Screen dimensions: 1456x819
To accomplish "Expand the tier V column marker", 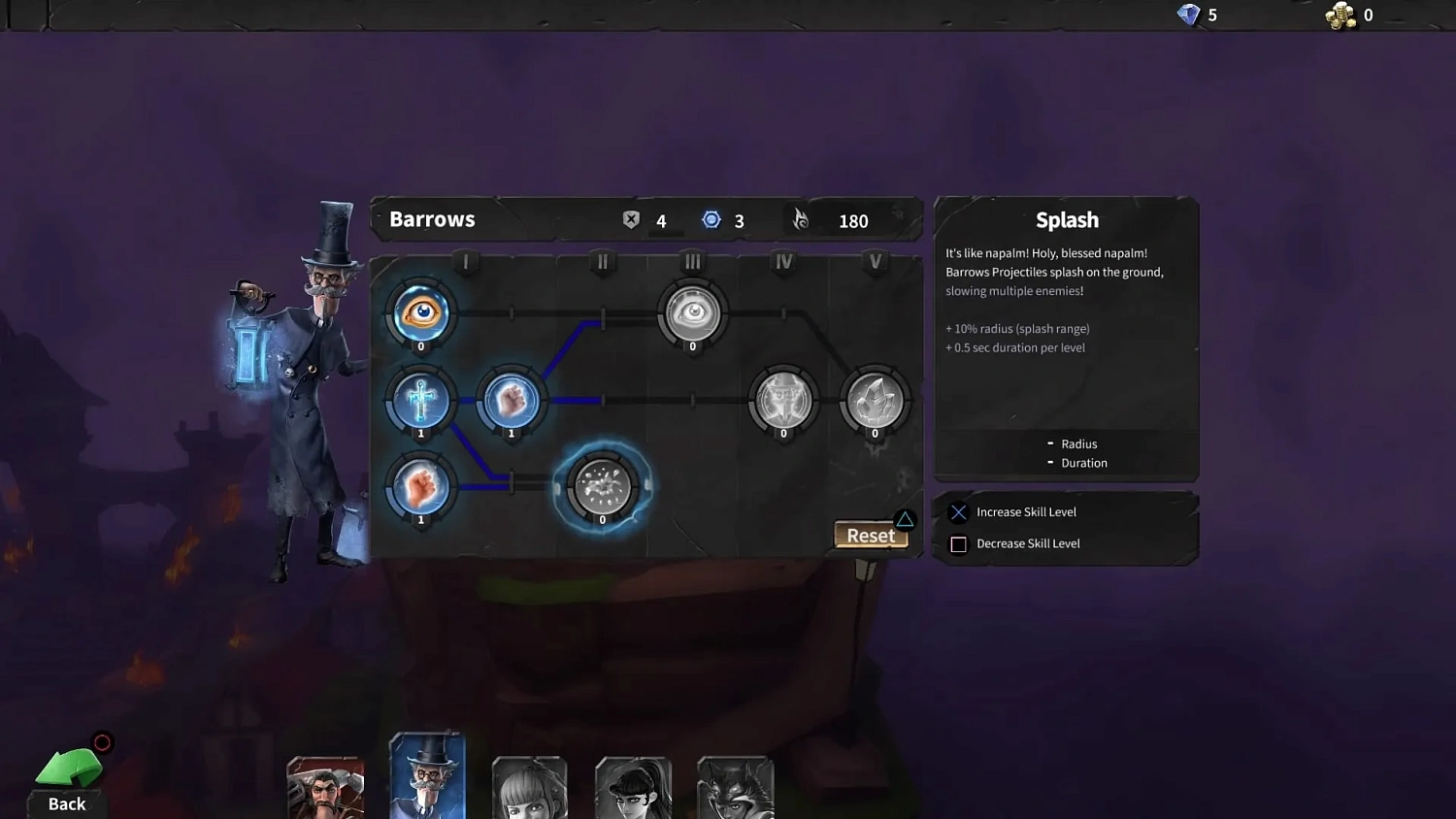I will (875, 261).
